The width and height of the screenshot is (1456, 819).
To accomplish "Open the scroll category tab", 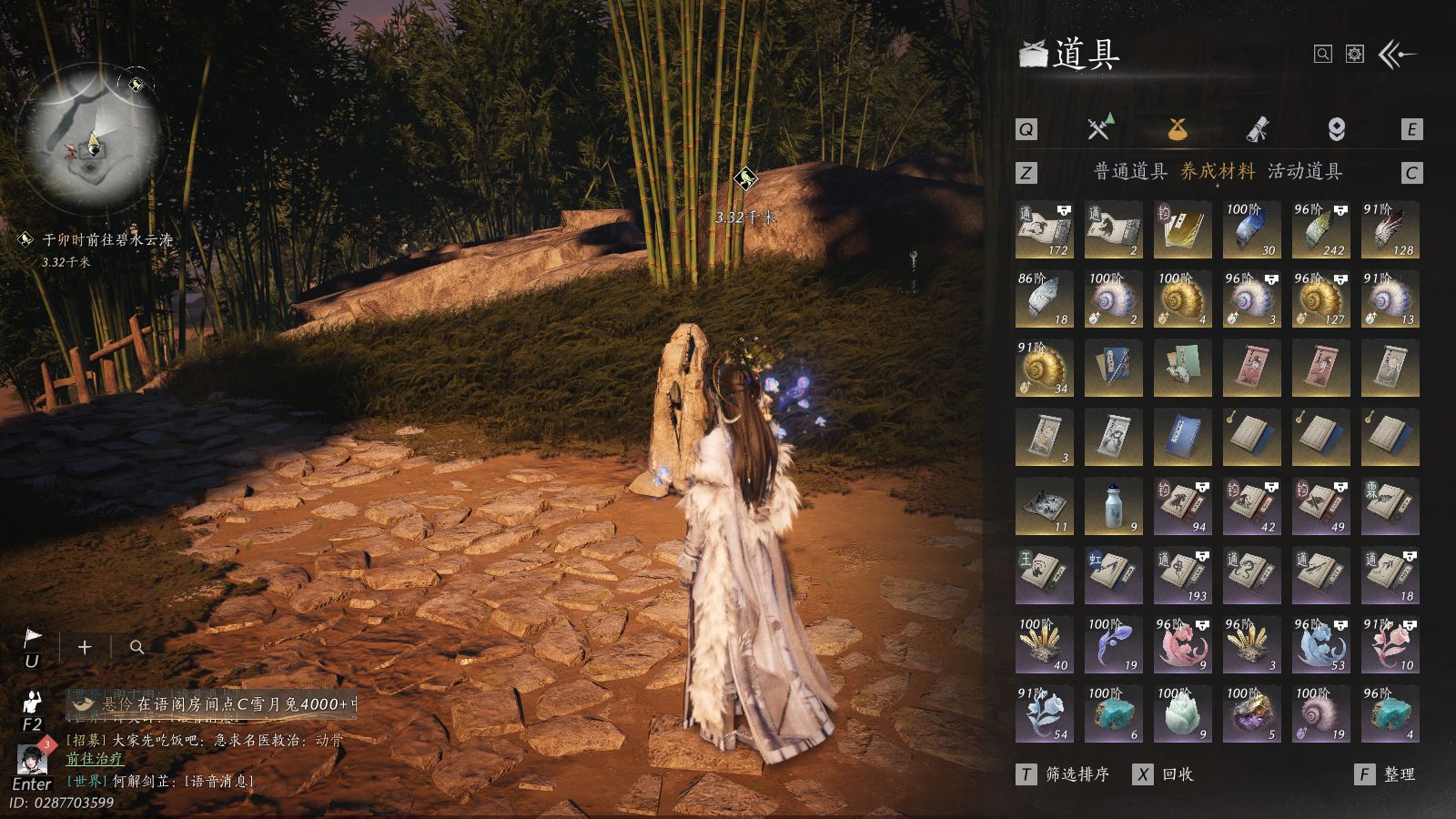I will coord(1258,129).
